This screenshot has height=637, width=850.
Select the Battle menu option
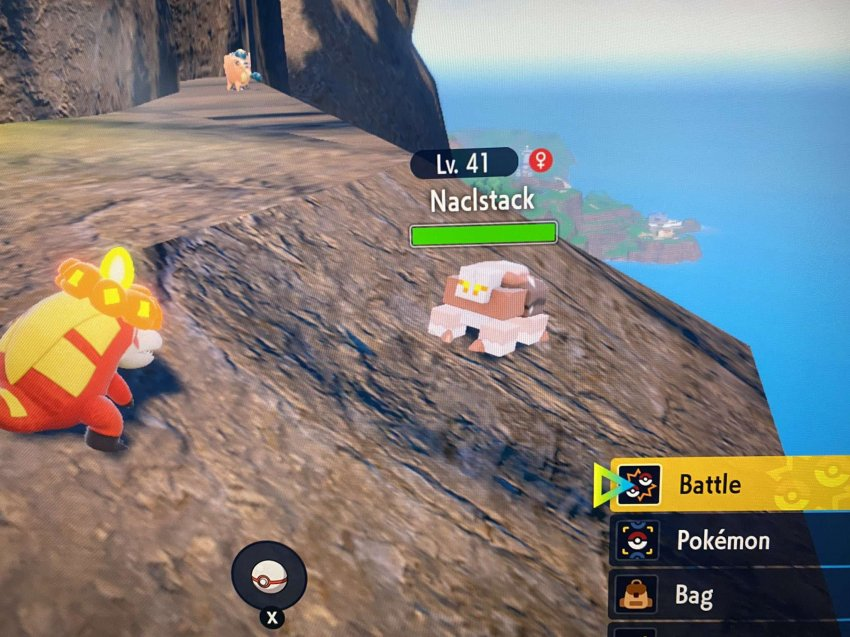pos(710,485)
